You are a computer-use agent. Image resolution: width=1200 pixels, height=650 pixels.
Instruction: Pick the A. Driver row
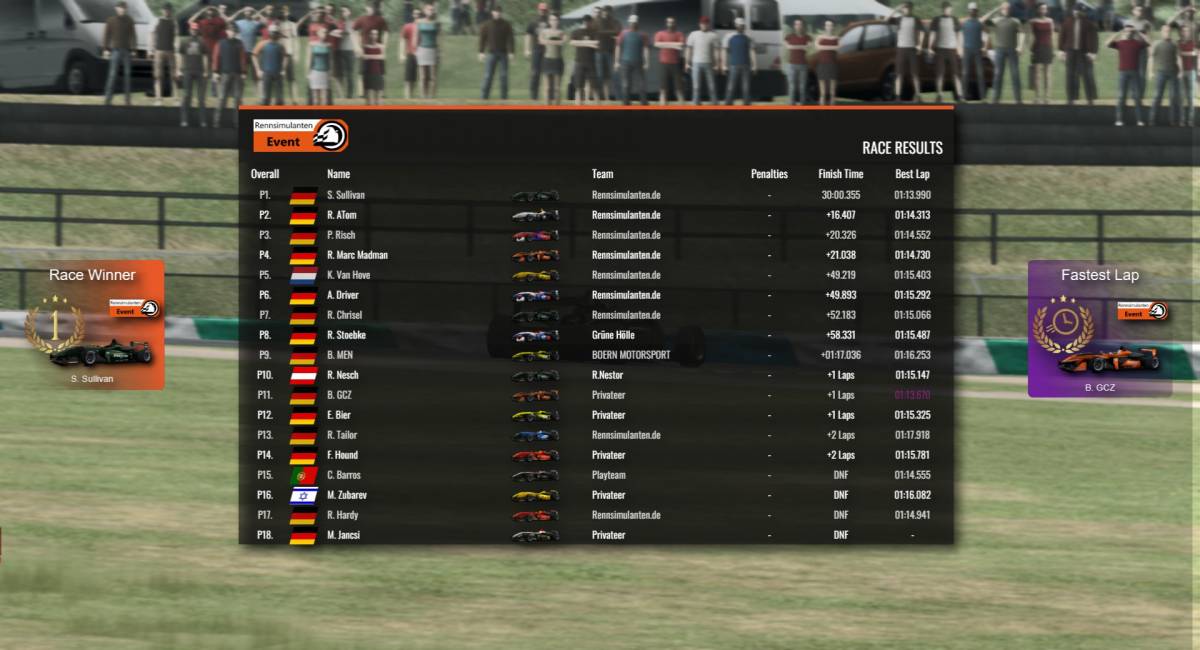[x=595, y=295]
